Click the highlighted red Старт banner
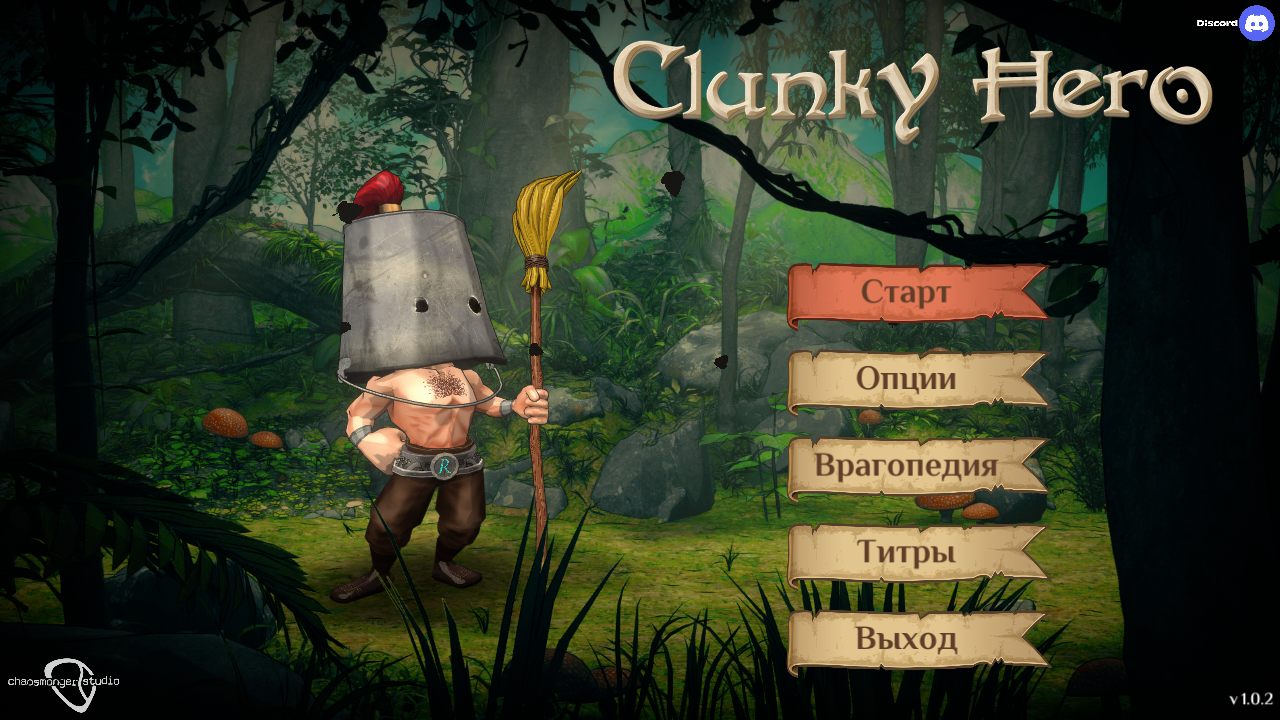Viewport: 1280px width, 720px height. 906,292
